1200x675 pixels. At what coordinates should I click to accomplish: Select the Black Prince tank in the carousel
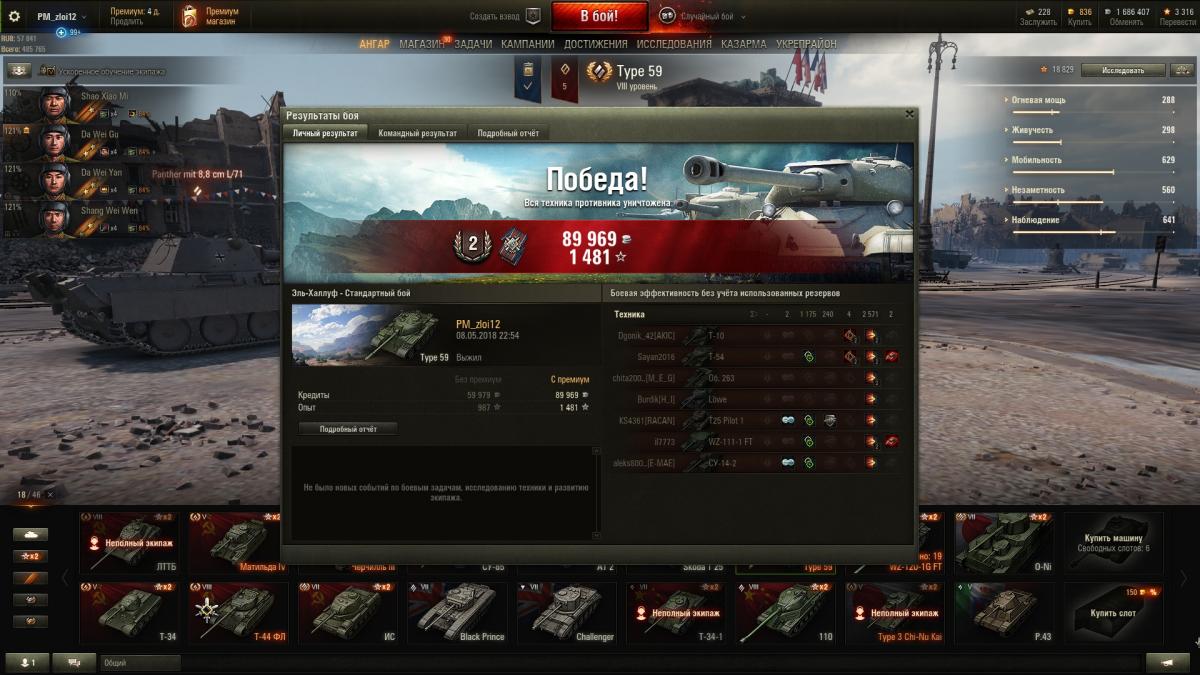(x=457, y=613)
